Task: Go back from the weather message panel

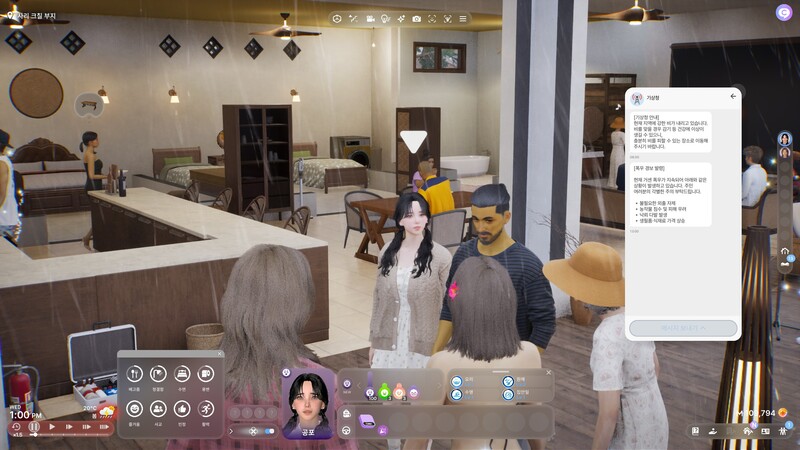Action: (733, 96)
